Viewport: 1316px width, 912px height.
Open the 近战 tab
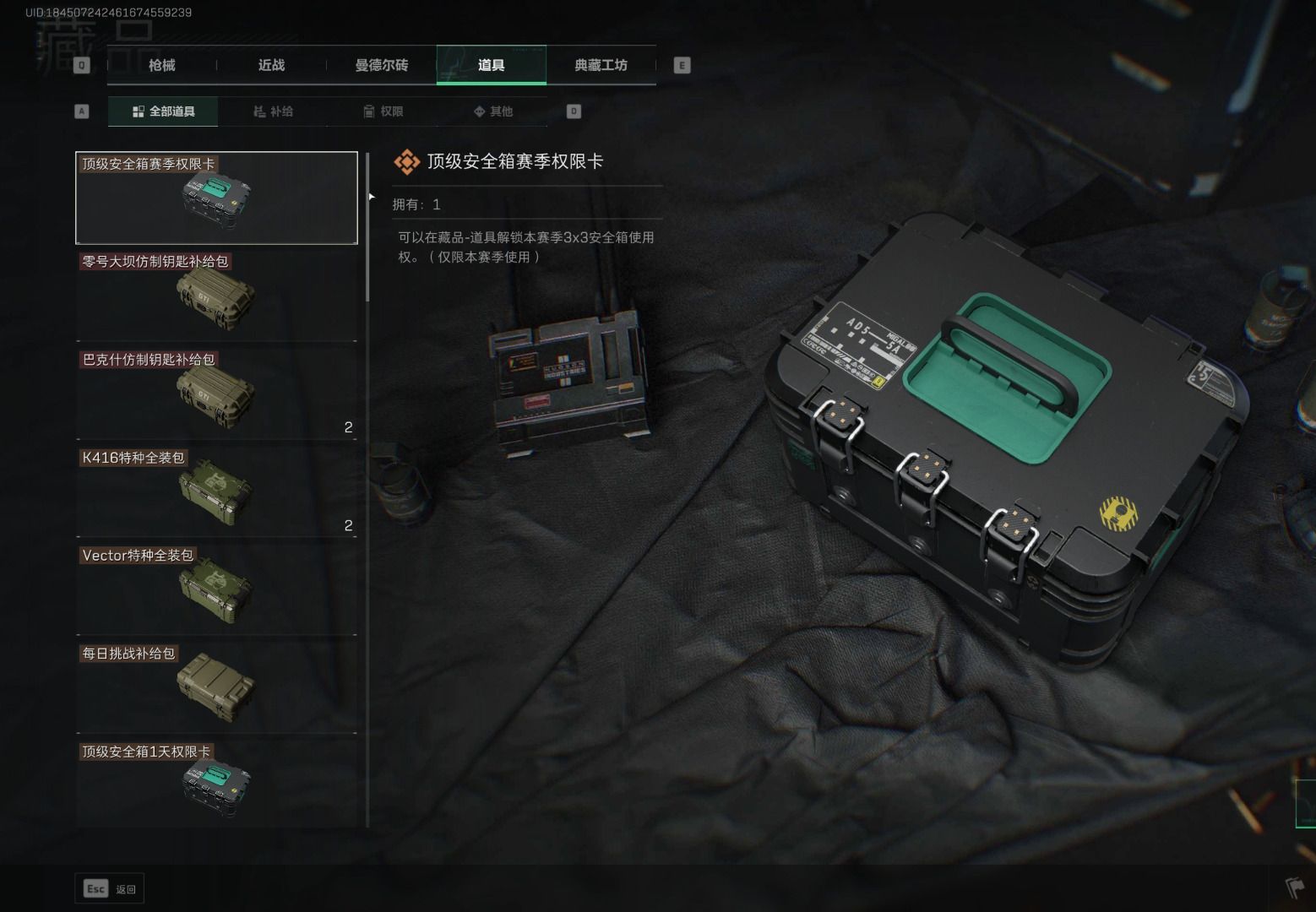pos(271,65)
